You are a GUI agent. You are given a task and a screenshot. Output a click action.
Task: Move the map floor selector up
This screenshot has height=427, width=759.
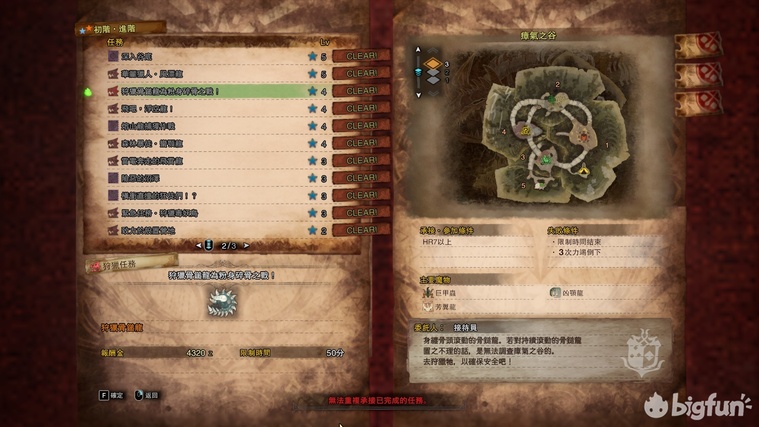click(x=419, y=50)
